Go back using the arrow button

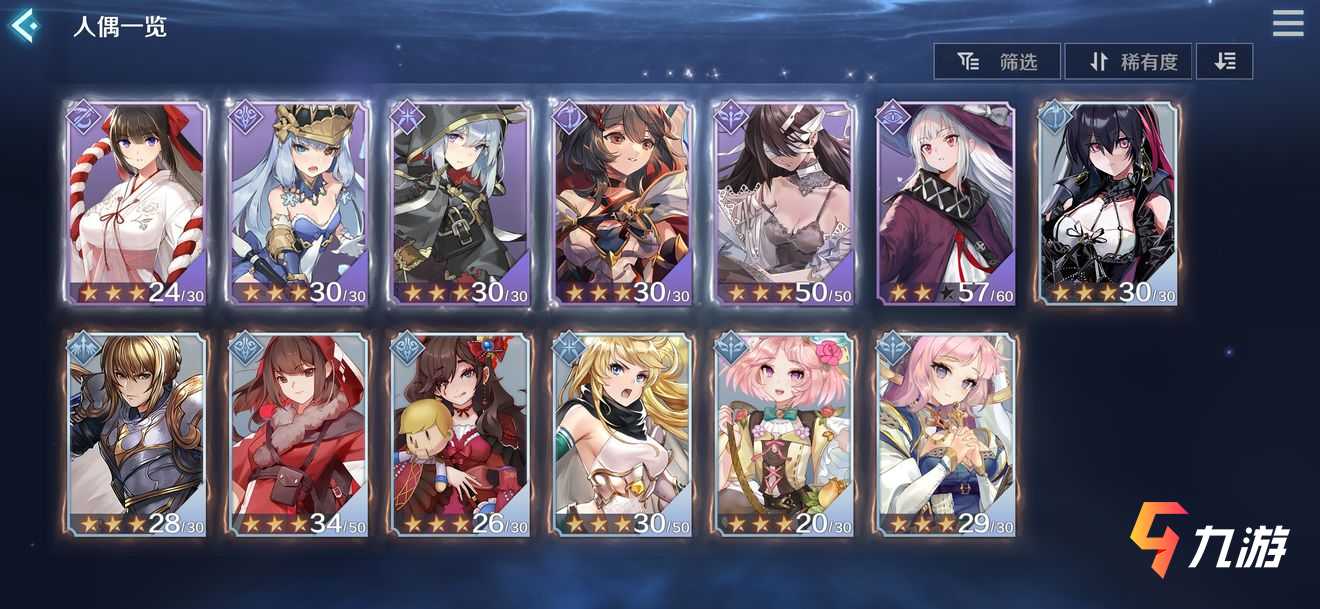pos(24,25)
